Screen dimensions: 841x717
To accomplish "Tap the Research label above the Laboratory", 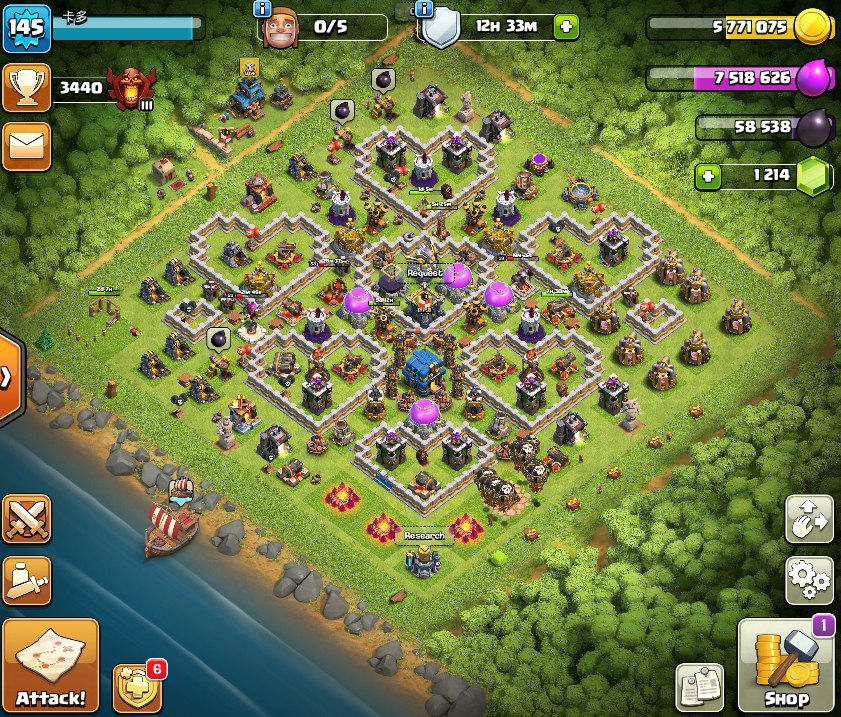I will coord(424,536).
